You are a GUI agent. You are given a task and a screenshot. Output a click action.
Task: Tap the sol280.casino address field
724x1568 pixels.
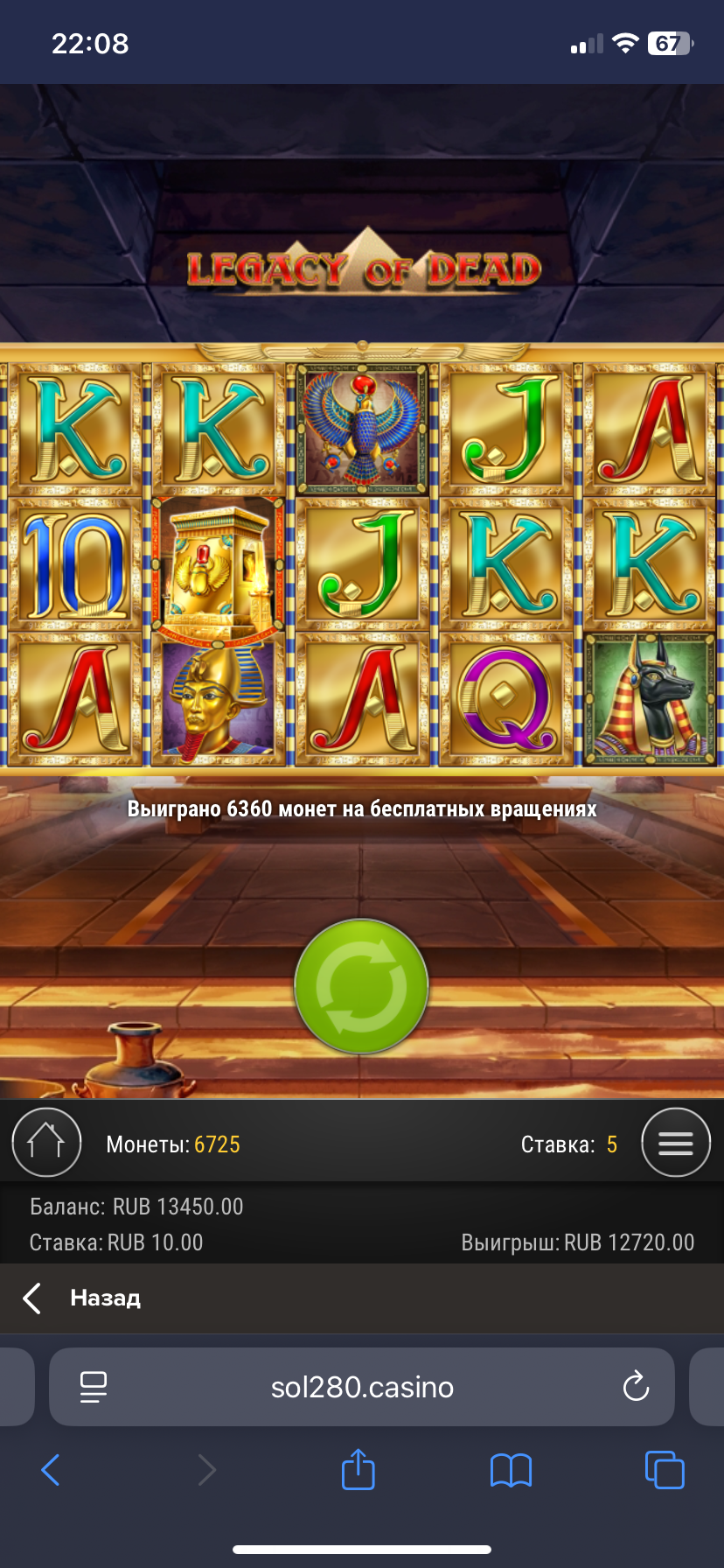coord(362,1387)
